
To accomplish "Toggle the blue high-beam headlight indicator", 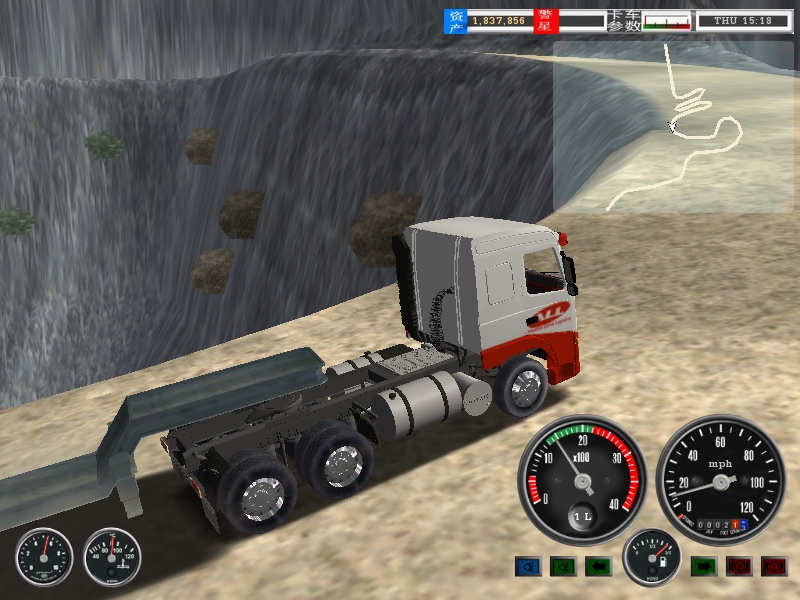I will (528, 567).
